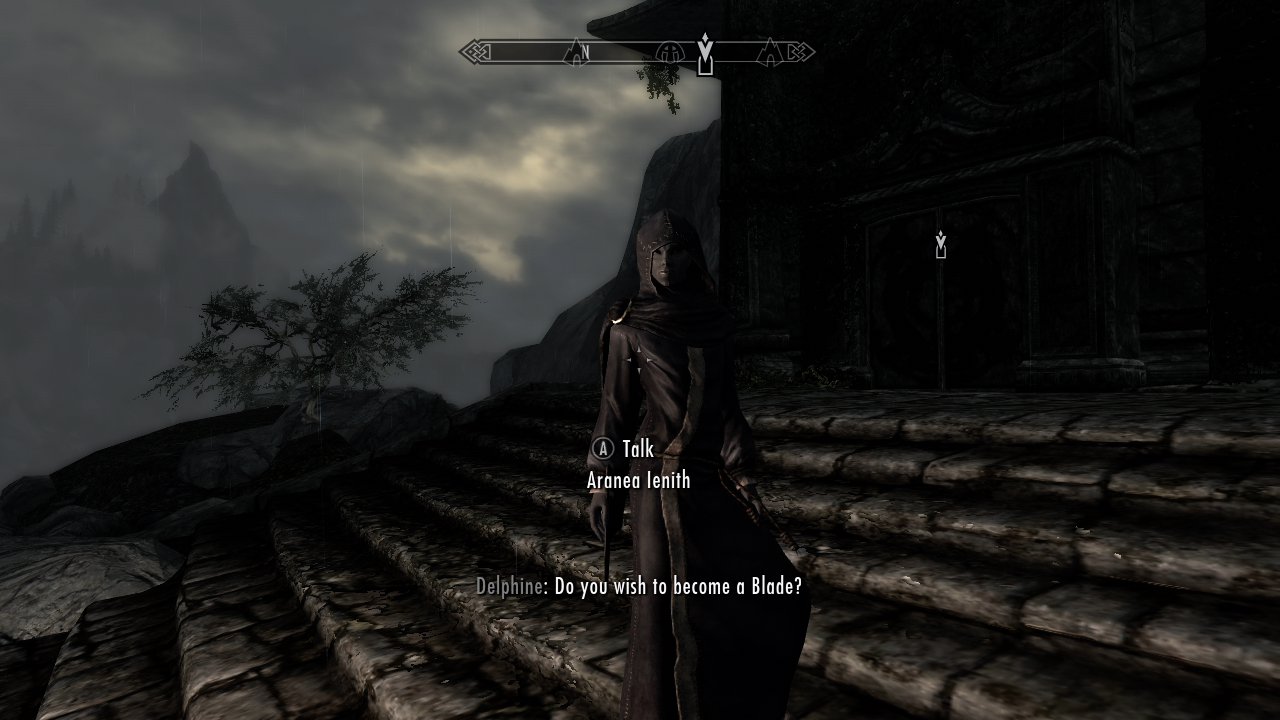Select the rightmost mountain peak compass icon
This screenshot has width=1280, height=720.
771,51
